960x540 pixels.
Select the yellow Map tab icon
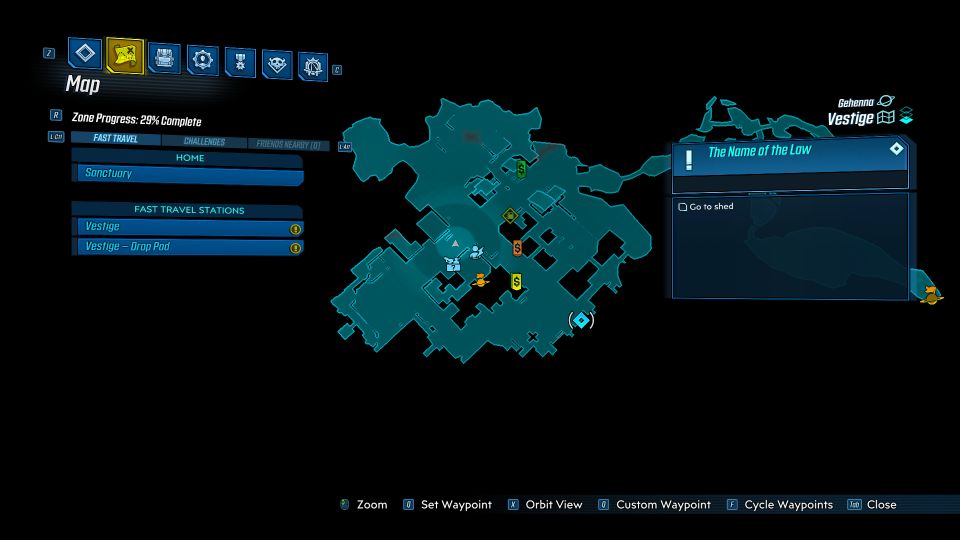125,55
